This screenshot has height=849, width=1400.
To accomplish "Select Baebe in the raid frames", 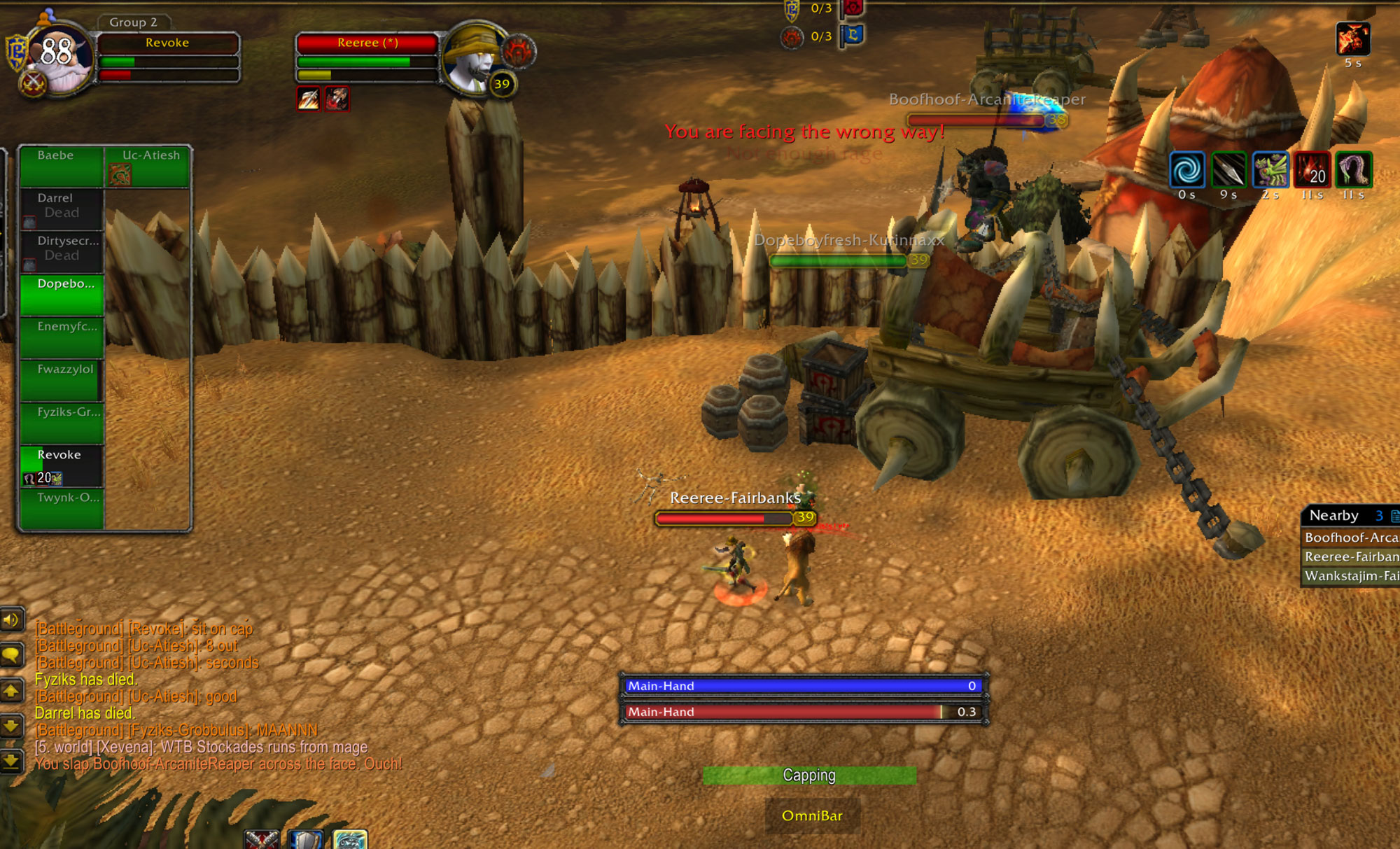I will coord(62,167).
